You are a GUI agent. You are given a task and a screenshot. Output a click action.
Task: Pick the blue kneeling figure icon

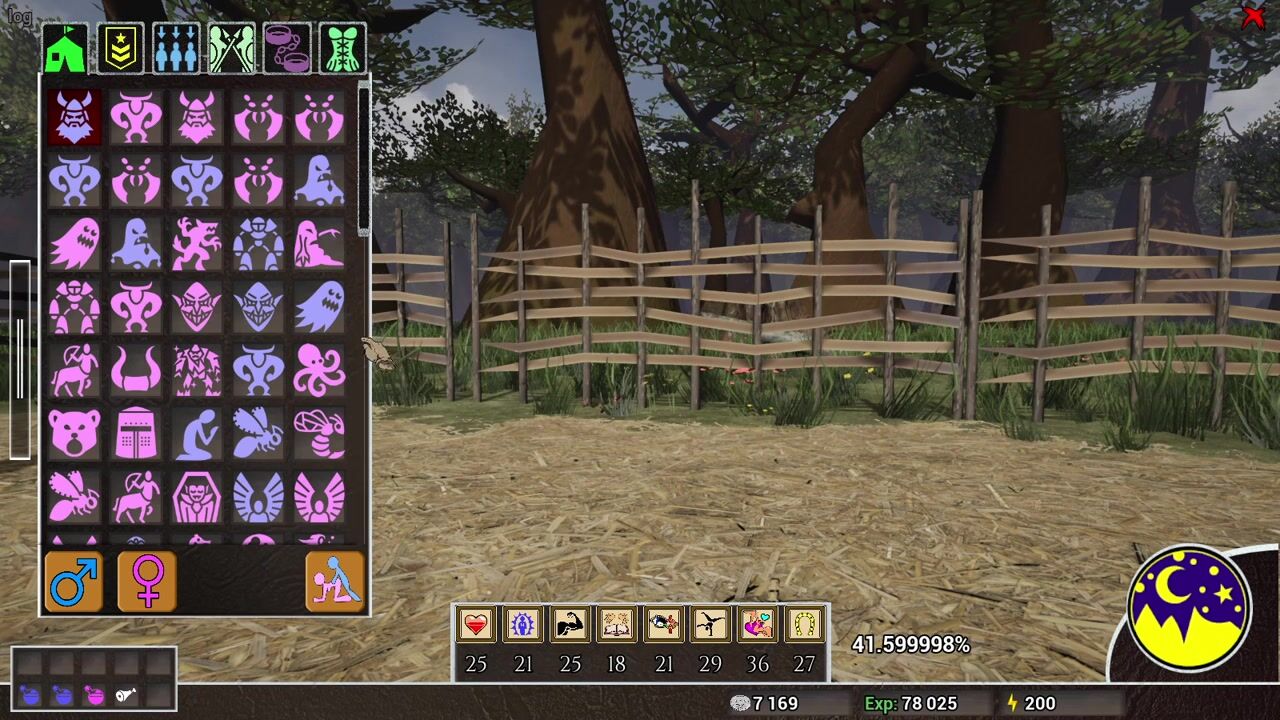pyautogui.click(x=197, y=433)
